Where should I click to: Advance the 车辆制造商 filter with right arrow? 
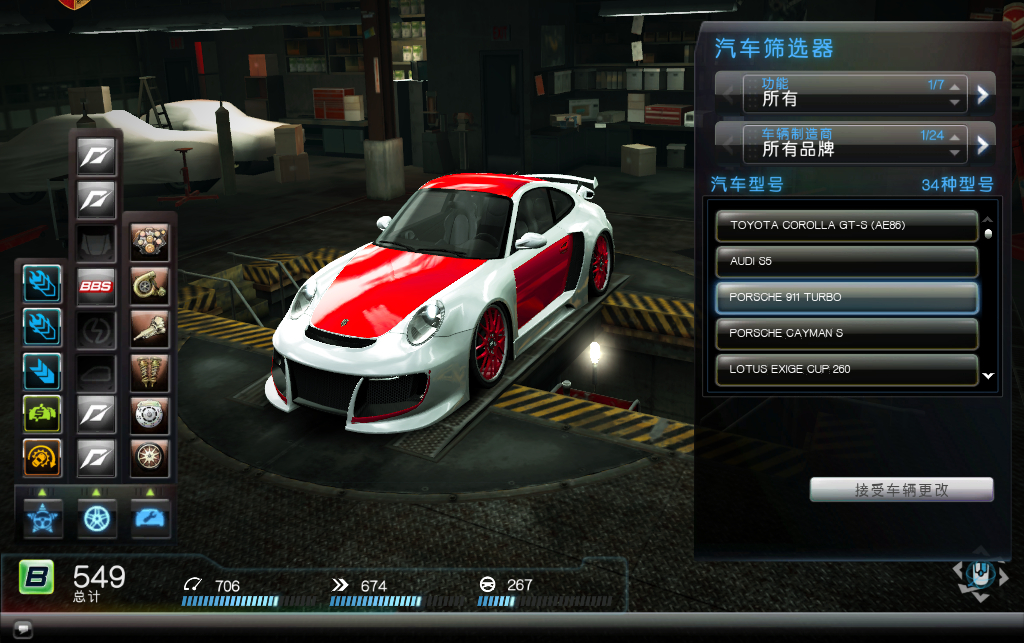tap(983, 145)
